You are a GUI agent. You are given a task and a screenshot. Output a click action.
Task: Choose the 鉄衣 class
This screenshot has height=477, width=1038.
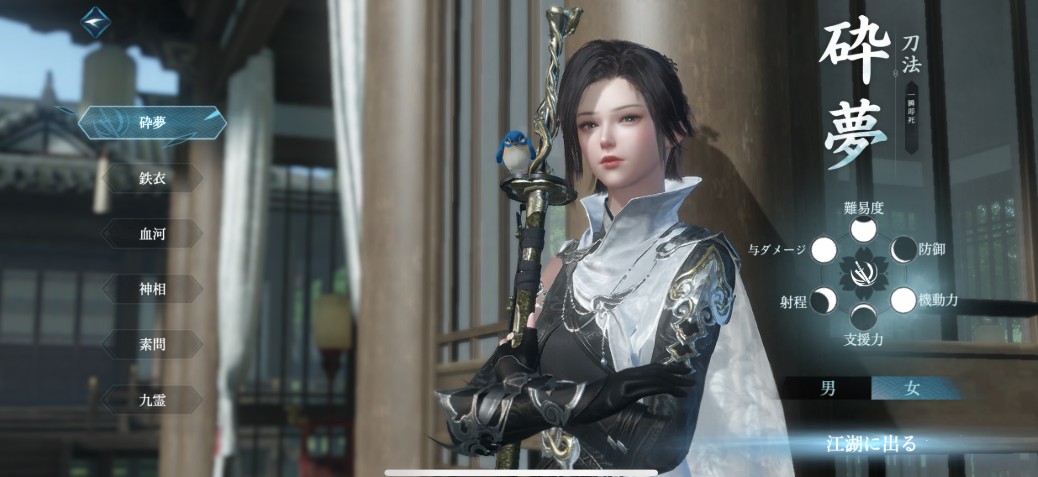click(x=153, y=178)
